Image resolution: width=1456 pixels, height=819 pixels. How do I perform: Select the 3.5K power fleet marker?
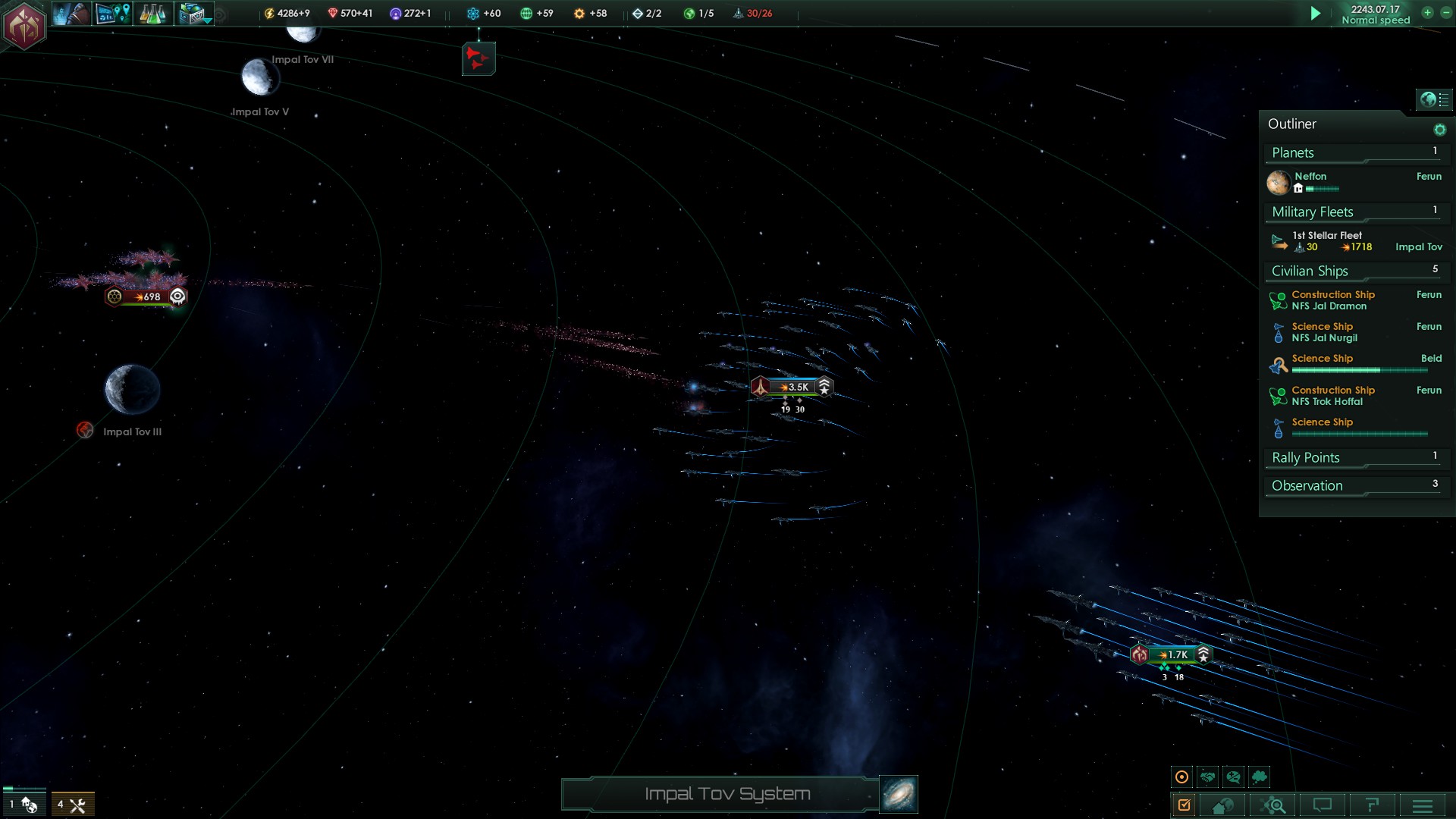(x=792, y=387)
